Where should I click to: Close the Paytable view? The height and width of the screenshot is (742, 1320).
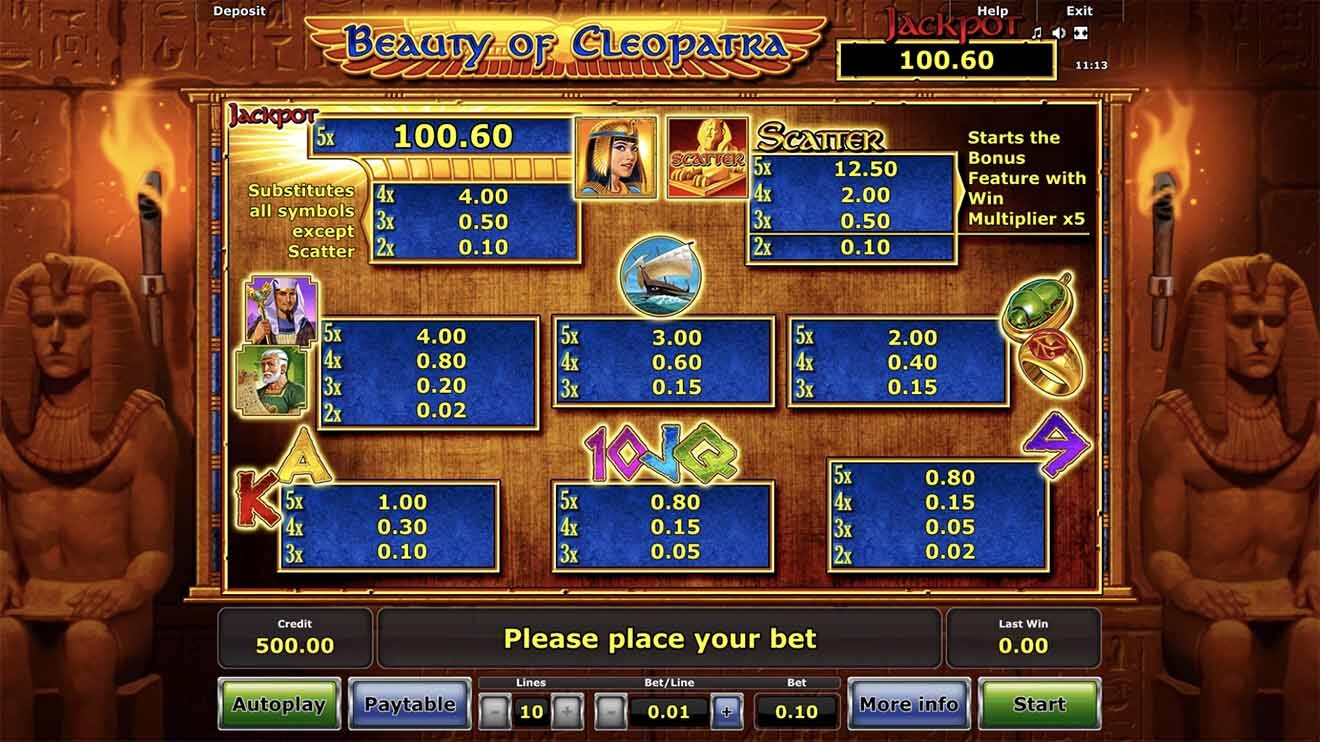[x=409, y=704]
